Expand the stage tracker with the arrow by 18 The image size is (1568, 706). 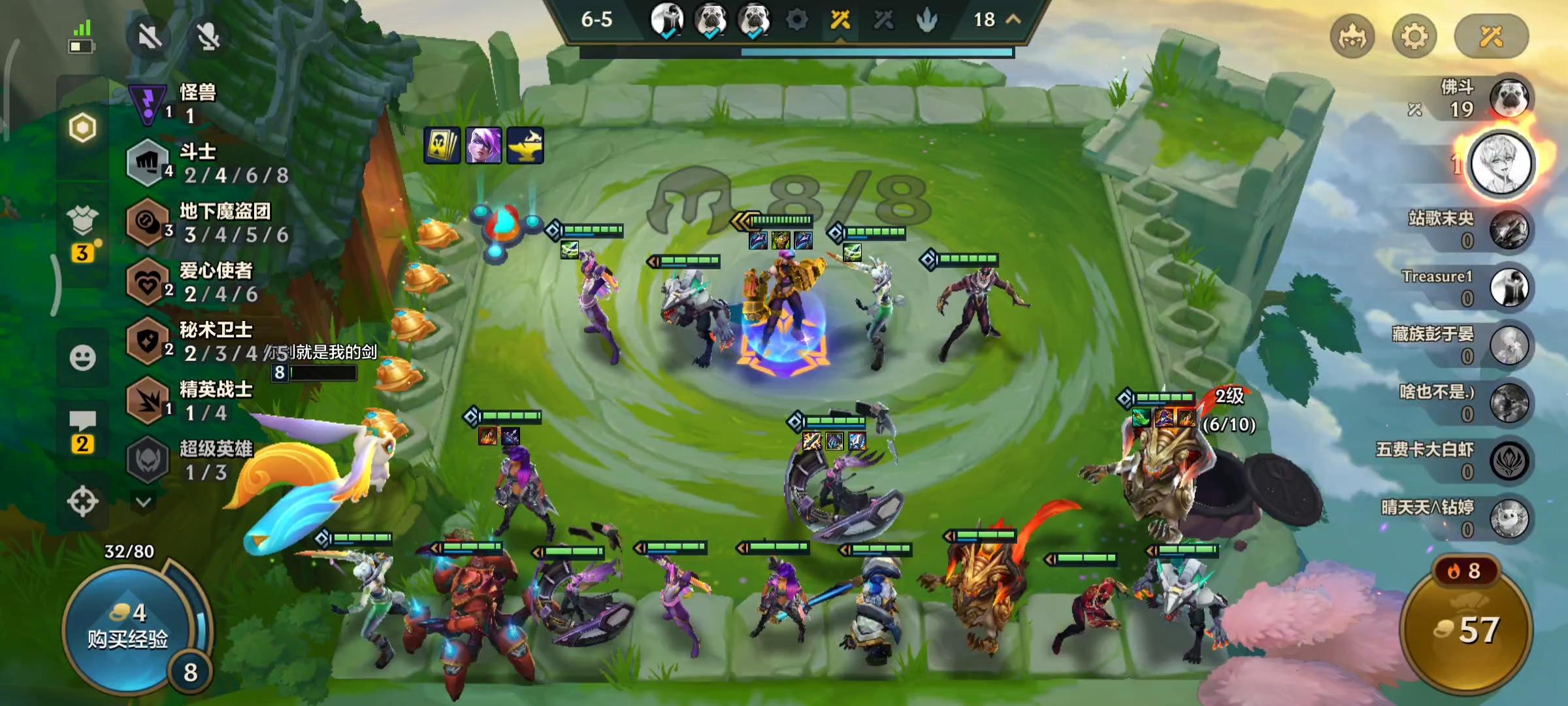click(1013, 20)
